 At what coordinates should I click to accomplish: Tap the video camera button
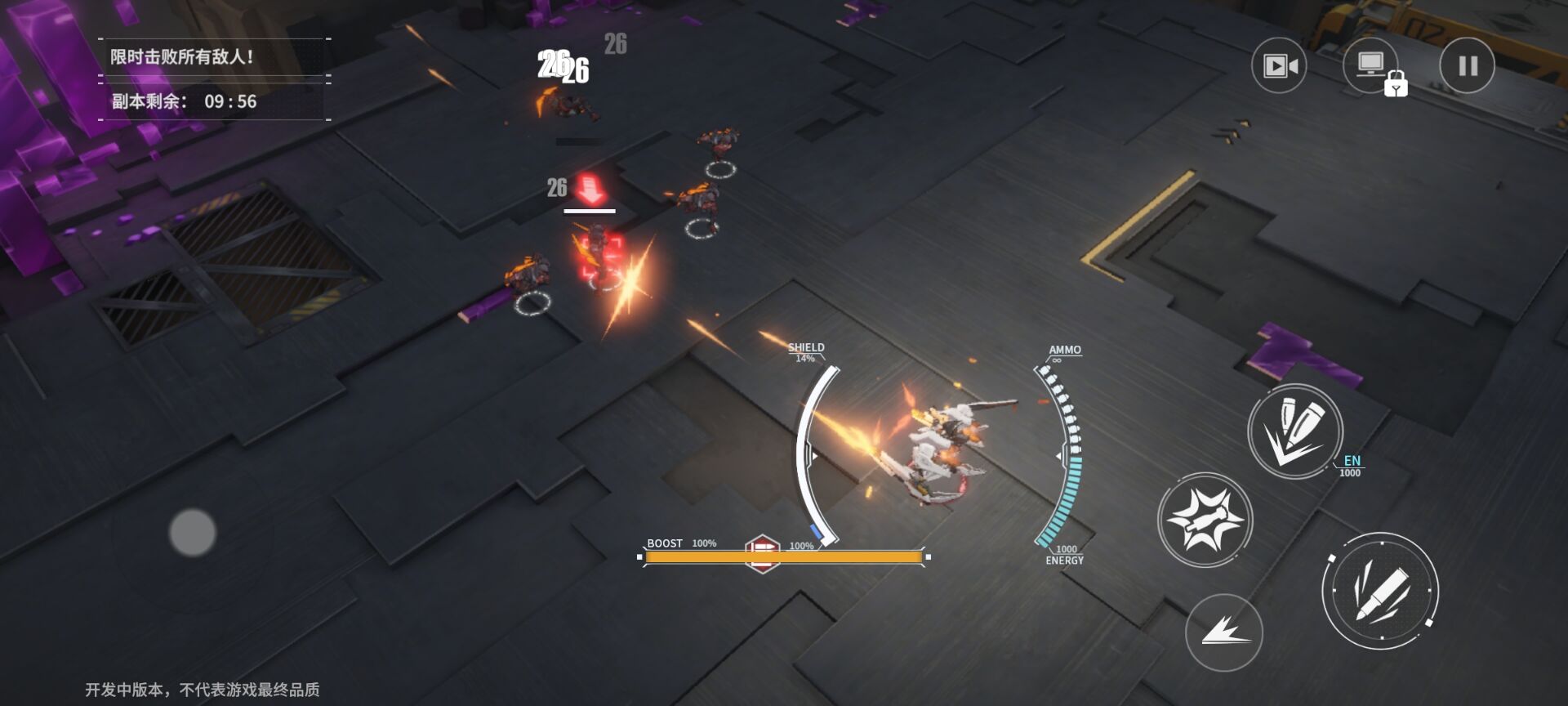pyautogui.click(x=1279, y=65)
